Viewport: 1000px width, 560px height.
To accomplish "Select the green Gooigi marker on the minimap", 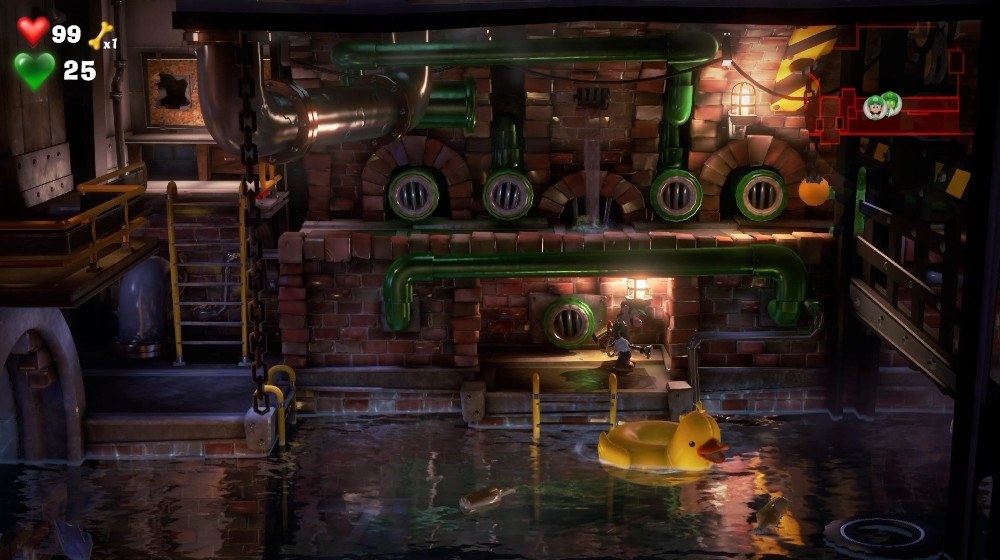I will point(891,102).
